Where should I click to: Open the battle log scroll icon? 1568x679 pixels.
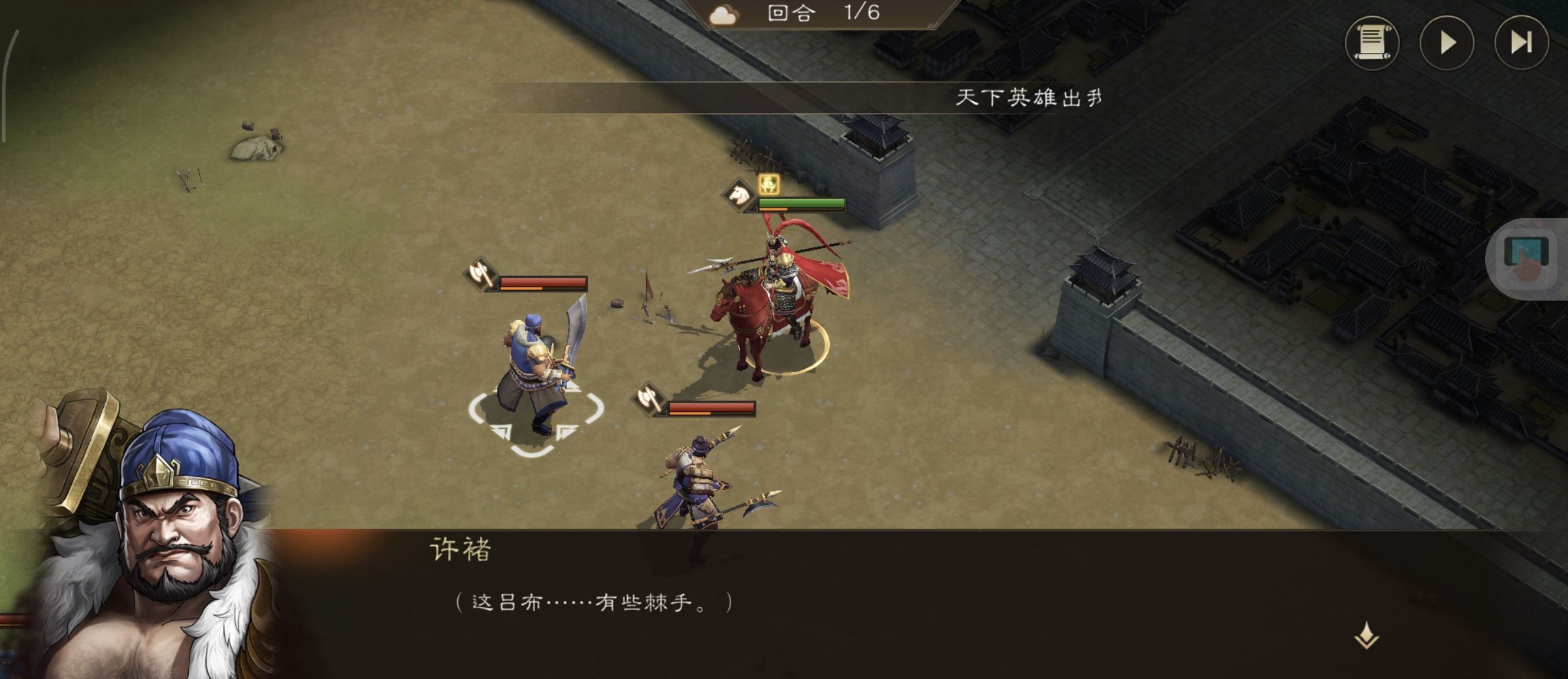point(1372,44)
